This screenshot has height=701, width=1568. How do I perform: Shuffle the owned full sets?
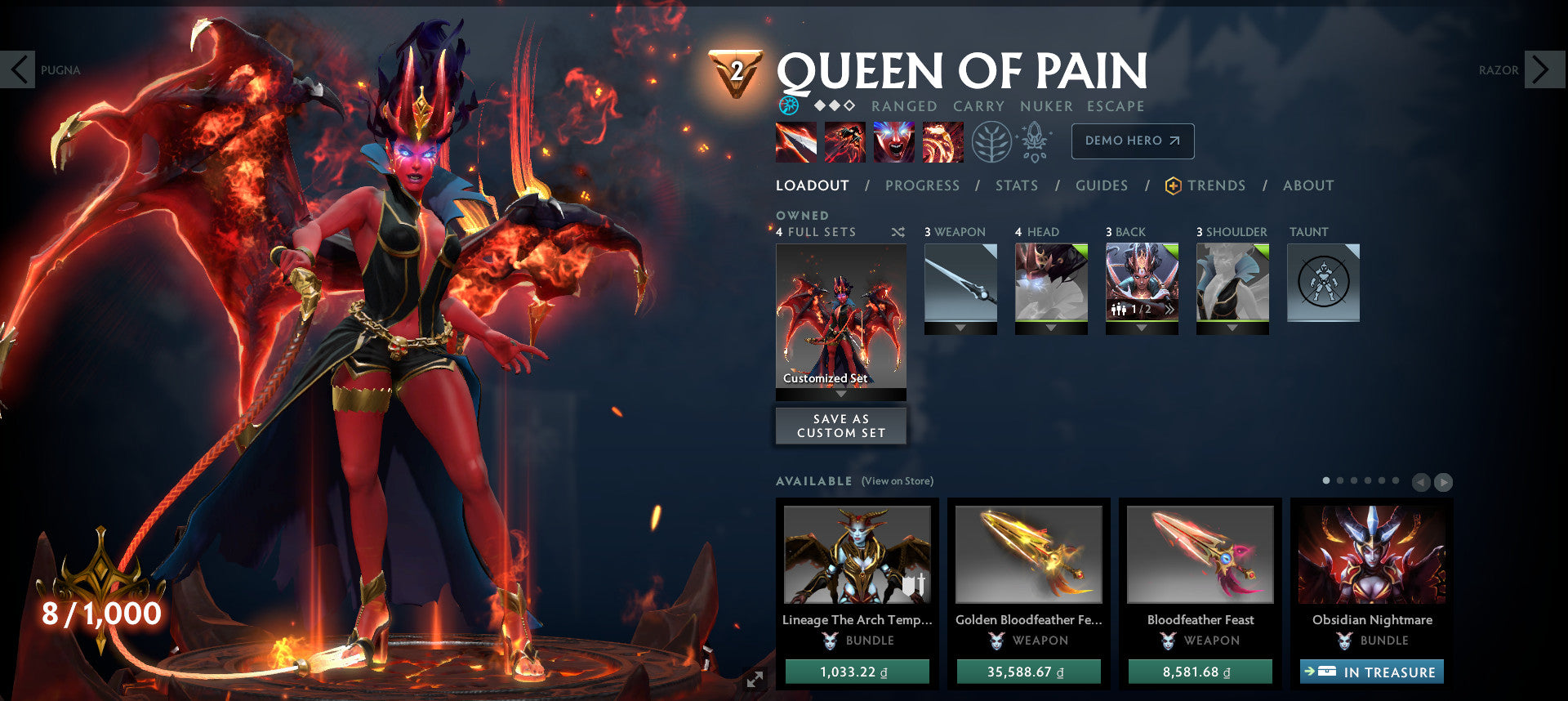(x=898, y=231)
